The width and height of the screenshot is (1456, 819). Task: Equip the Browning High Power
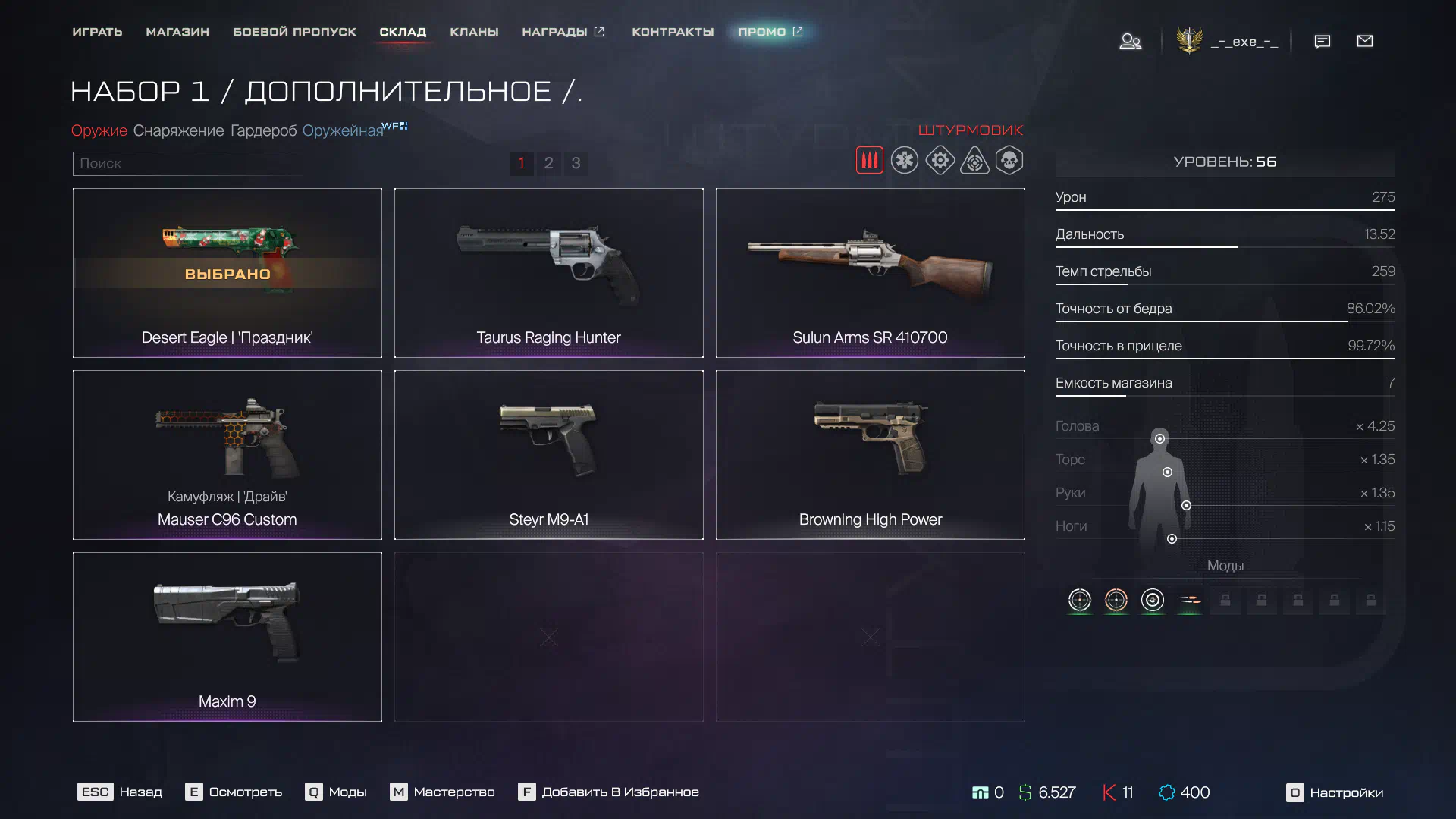[x=870, y=455]
